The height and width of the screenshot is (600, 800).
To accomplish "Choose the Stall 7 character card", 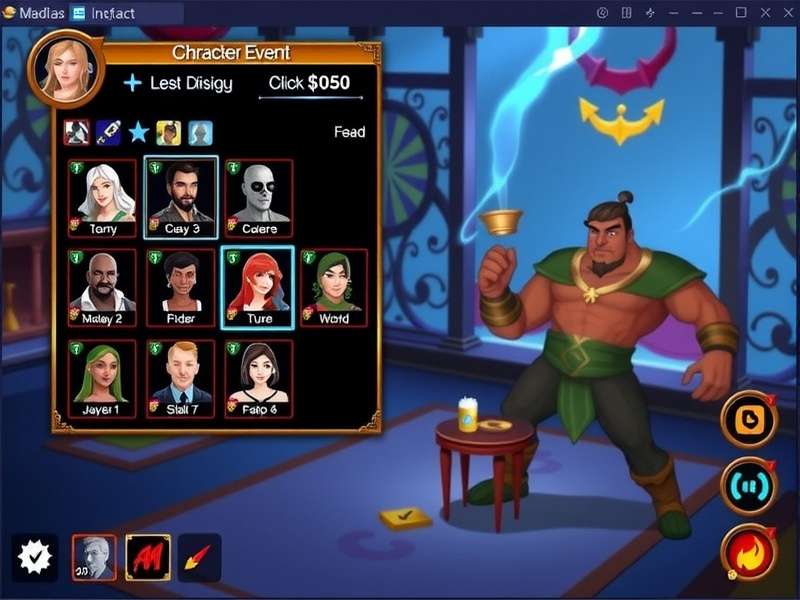I will (180, 378).
